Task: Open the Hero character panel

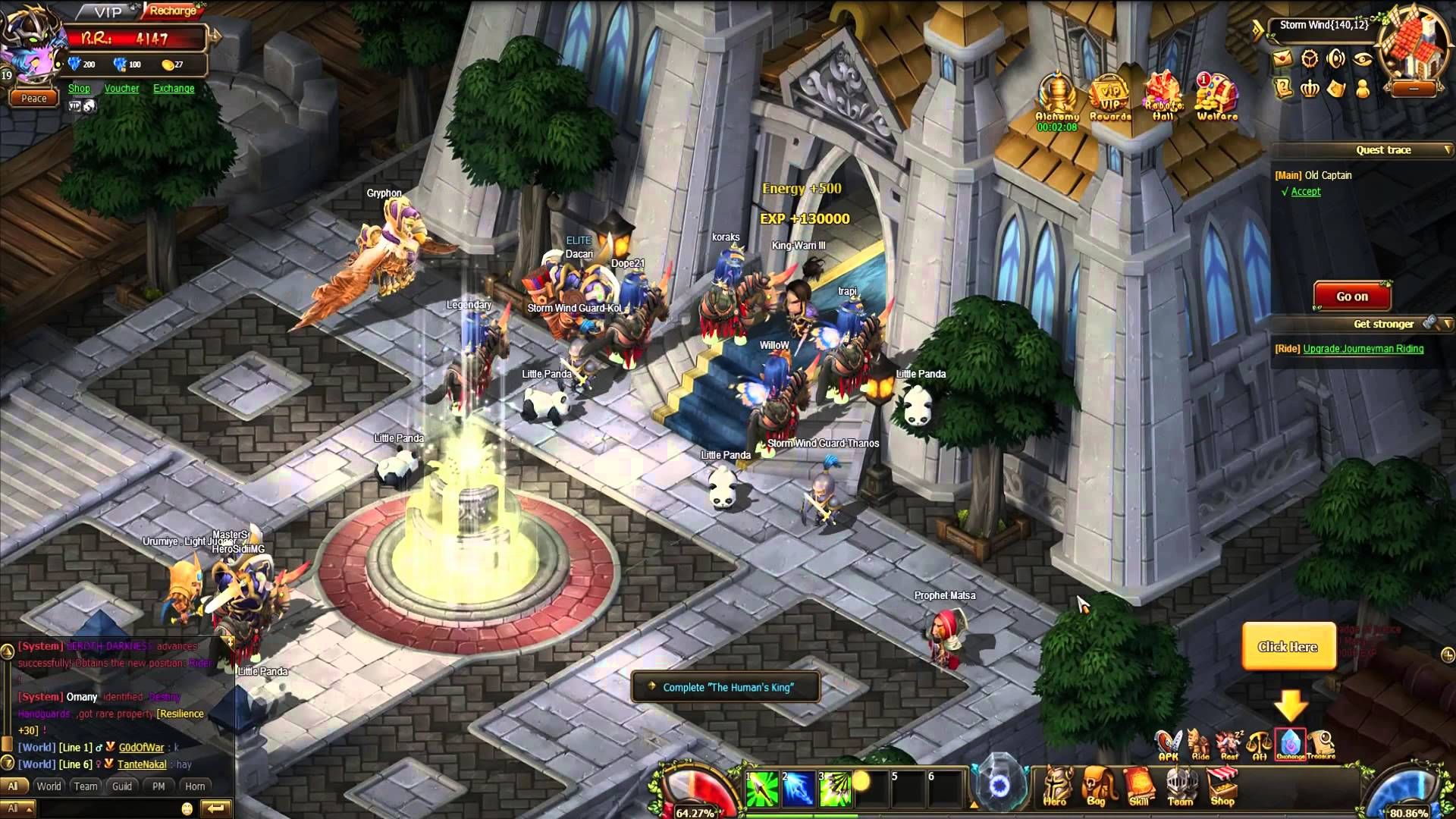Action: point(1055,786)
